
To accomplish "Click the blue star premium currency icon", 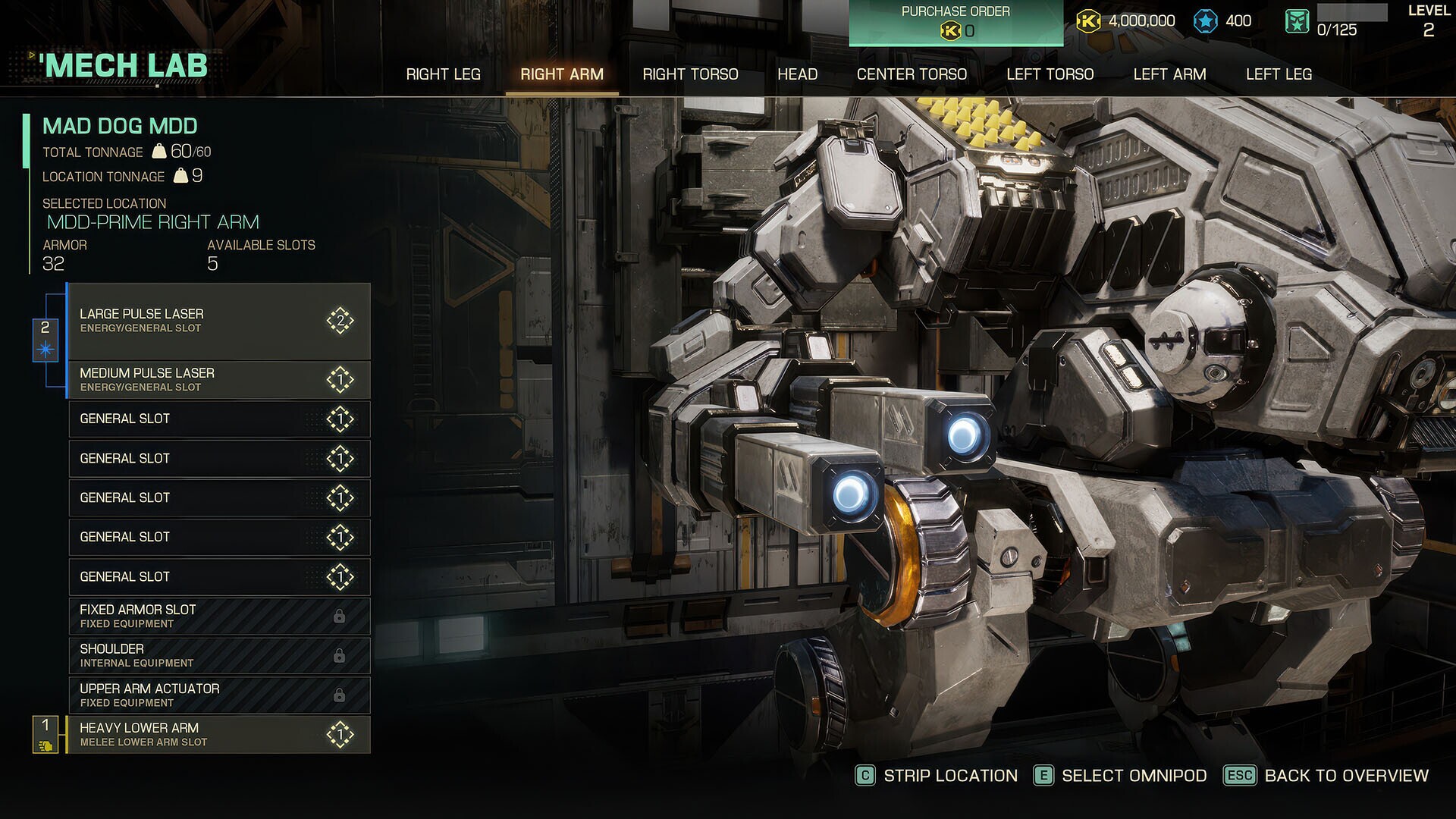I will [x=1206, y=20].
